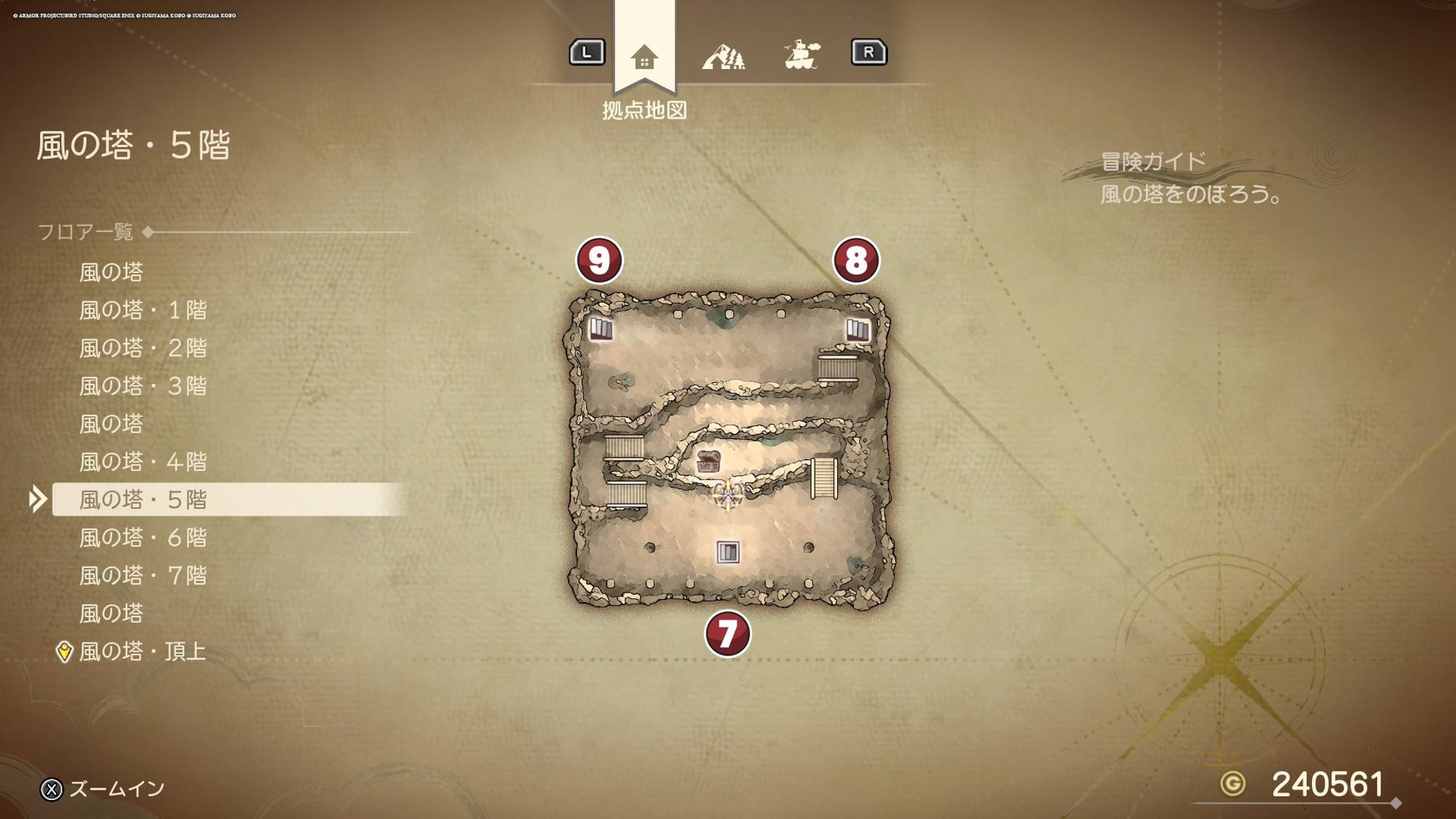The image size is (1456, 819).
Task: Open the 風の塔・3階 floor map
Action: pyautogui.click(x=143, y=386)
